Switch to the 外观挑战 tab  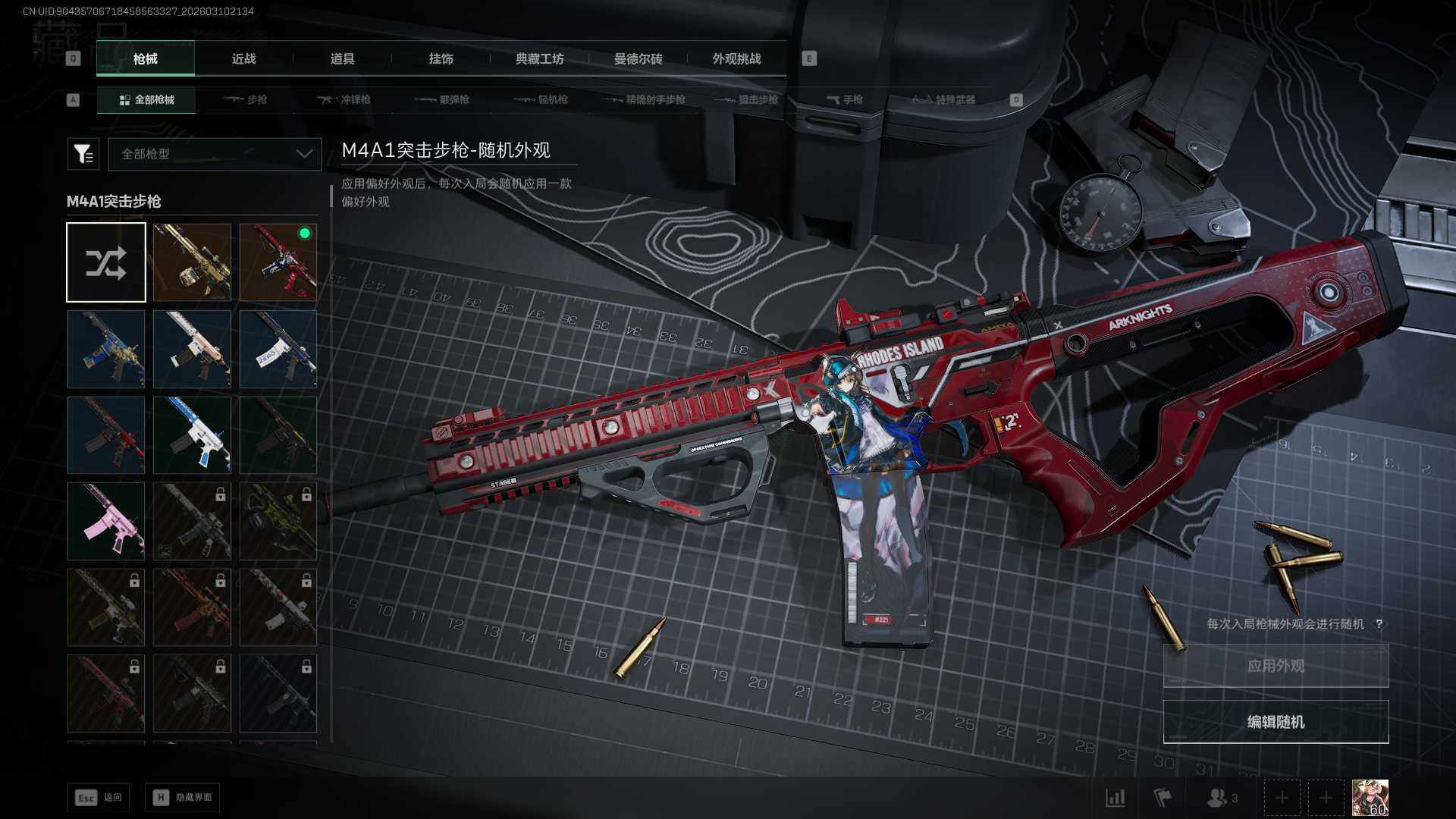click(x=736, y=59)
